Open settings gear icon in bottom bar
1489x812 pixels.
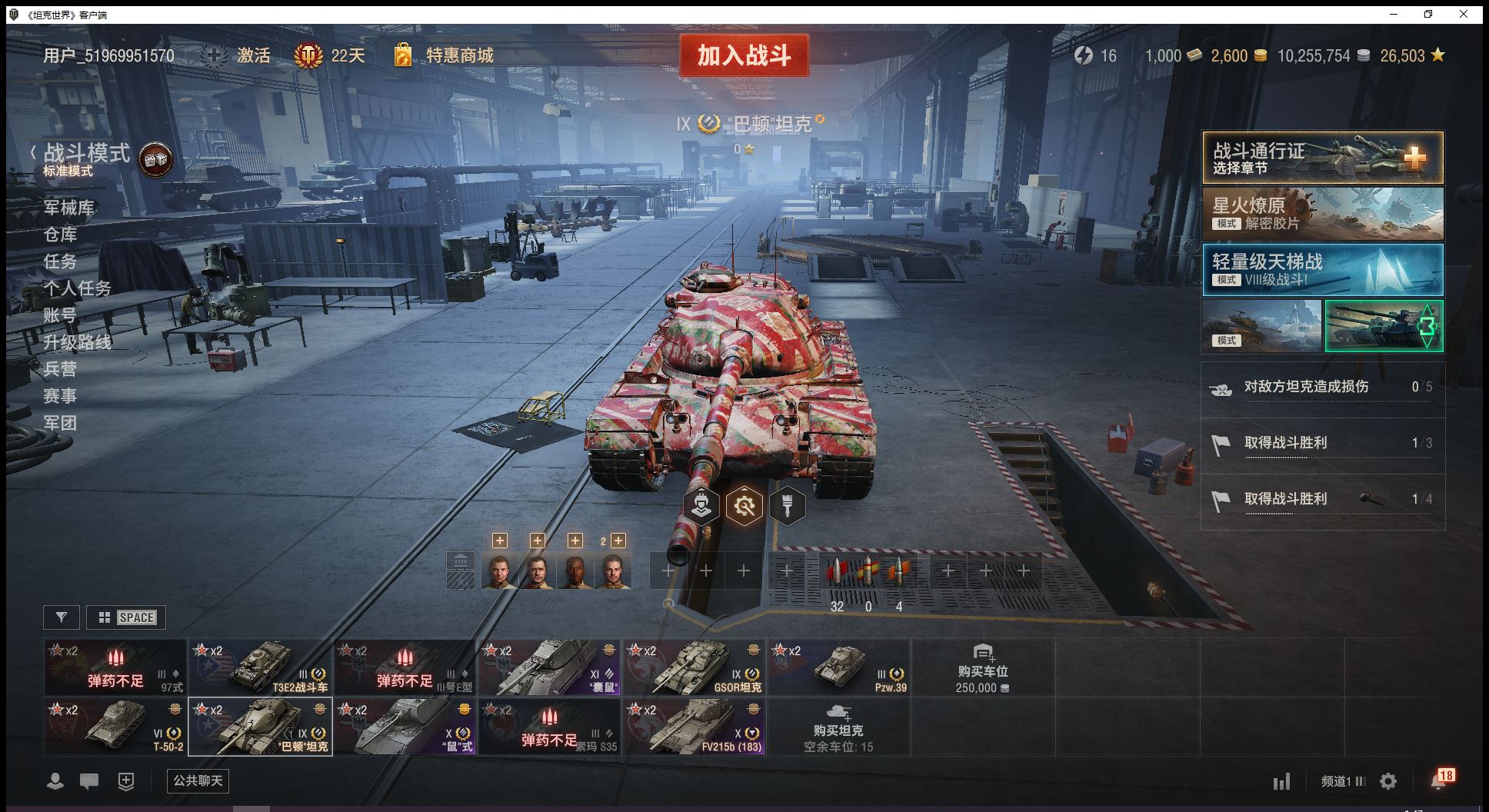click(x=1388, y=782)
